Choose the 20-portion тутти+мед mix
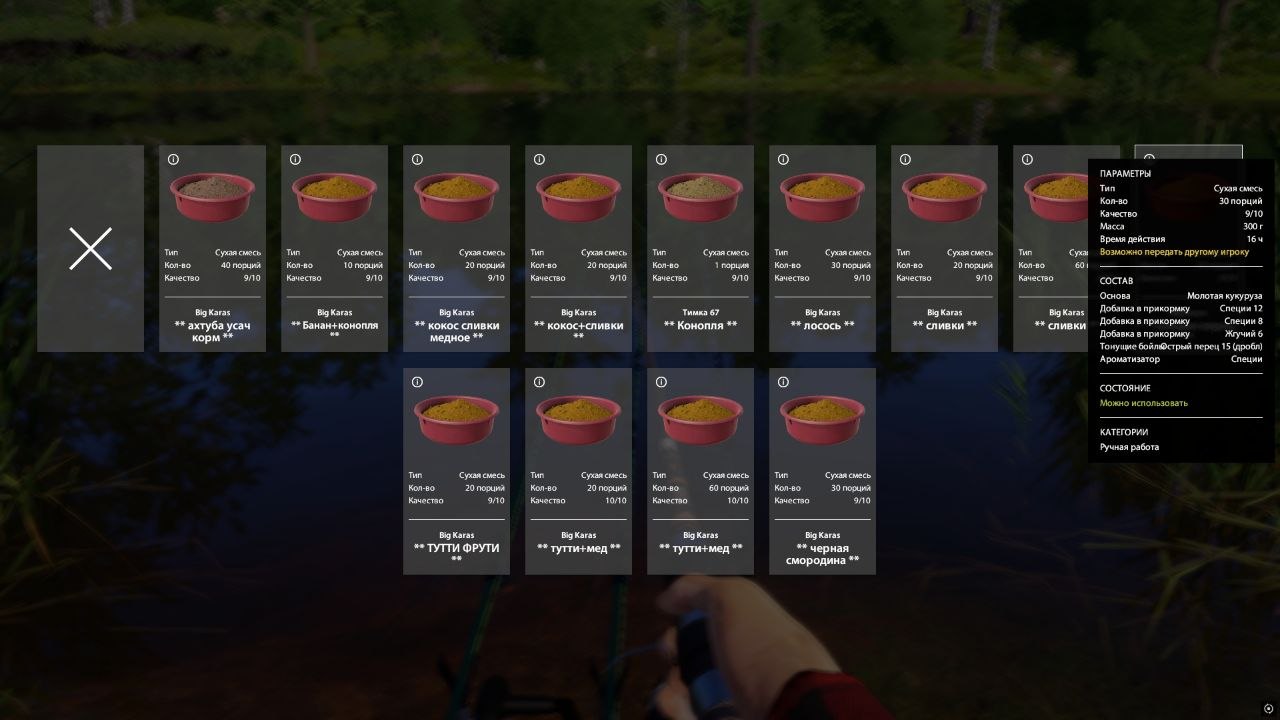Image resolution: width=1280 pixels, height=720 pixels. pyautogui.click(x=578, y=471)
